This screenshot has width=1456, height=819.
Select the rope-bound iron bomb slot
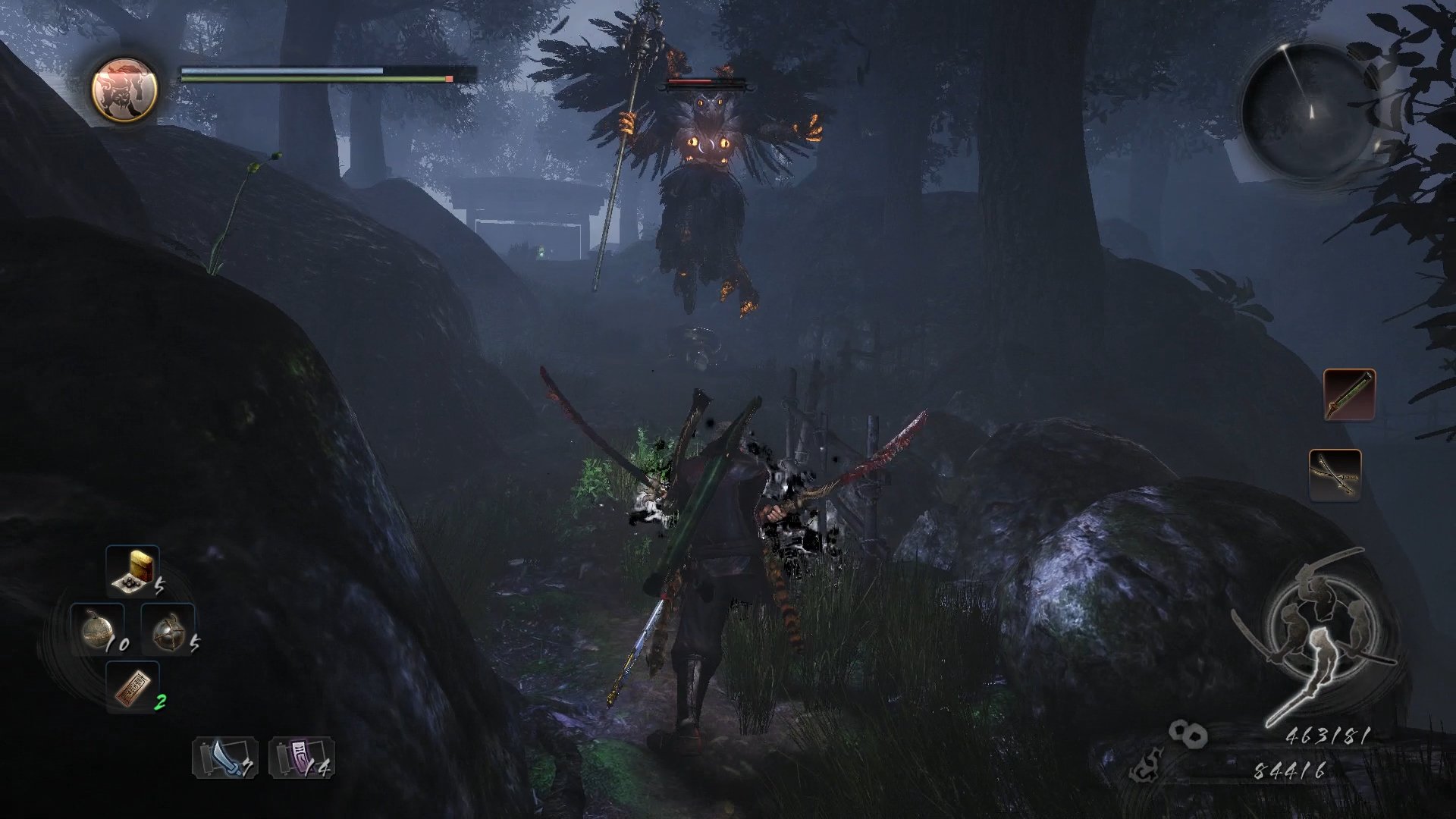(168, 629)
